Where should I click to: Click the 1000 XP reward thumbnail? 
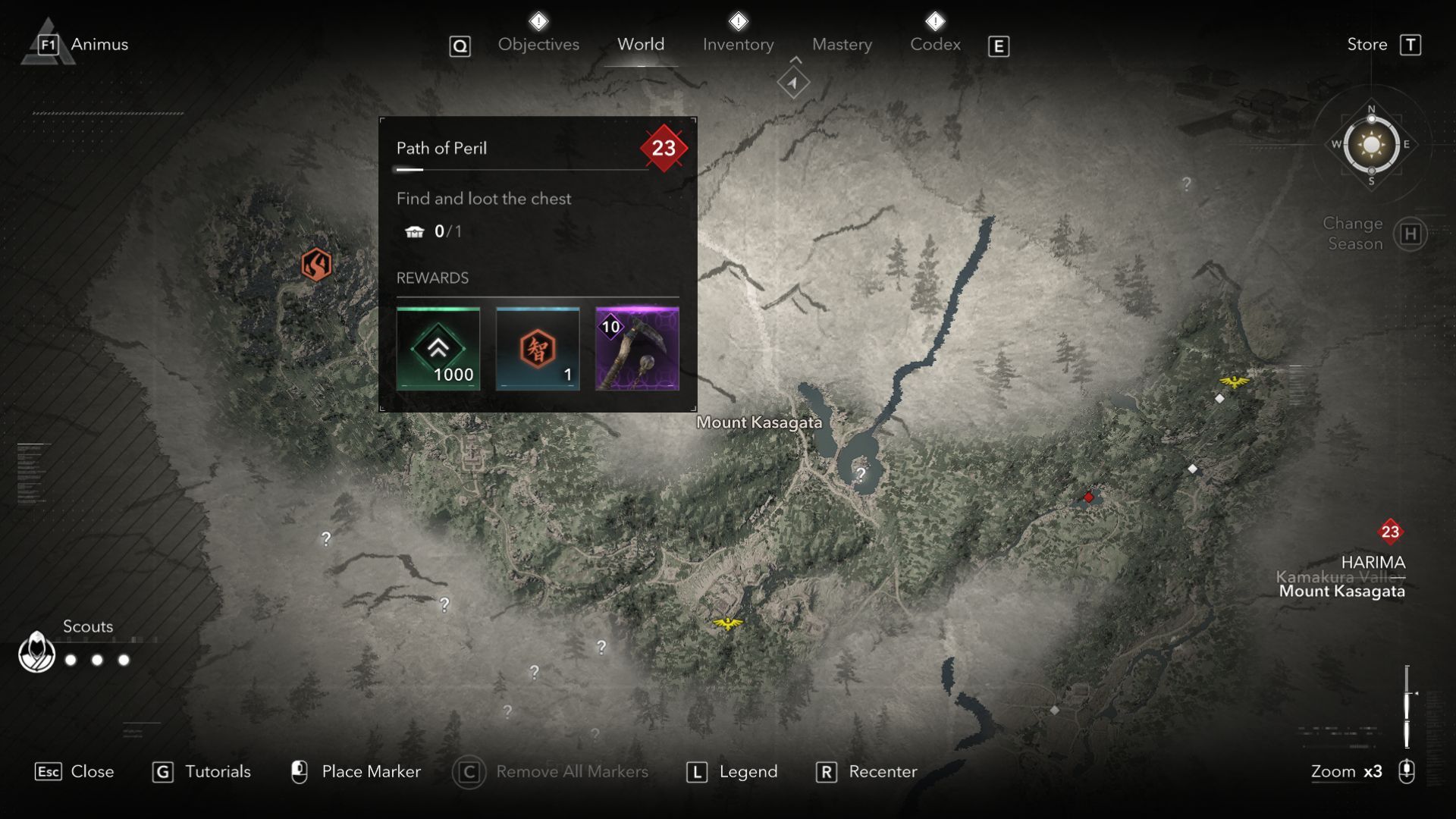(x=438, y=349)
